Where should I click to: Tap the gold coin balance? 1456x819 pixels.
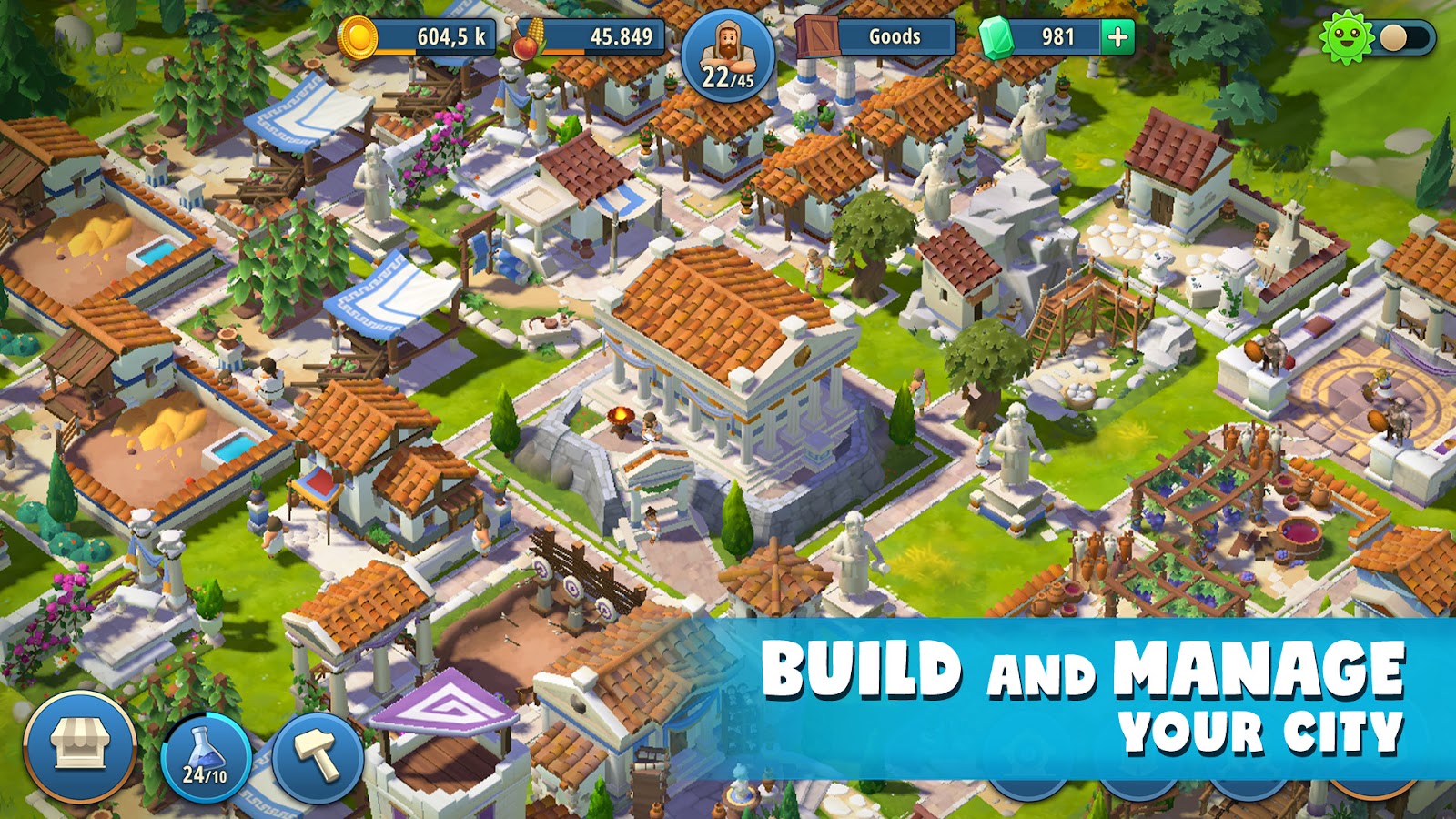(x=419, y=37)
